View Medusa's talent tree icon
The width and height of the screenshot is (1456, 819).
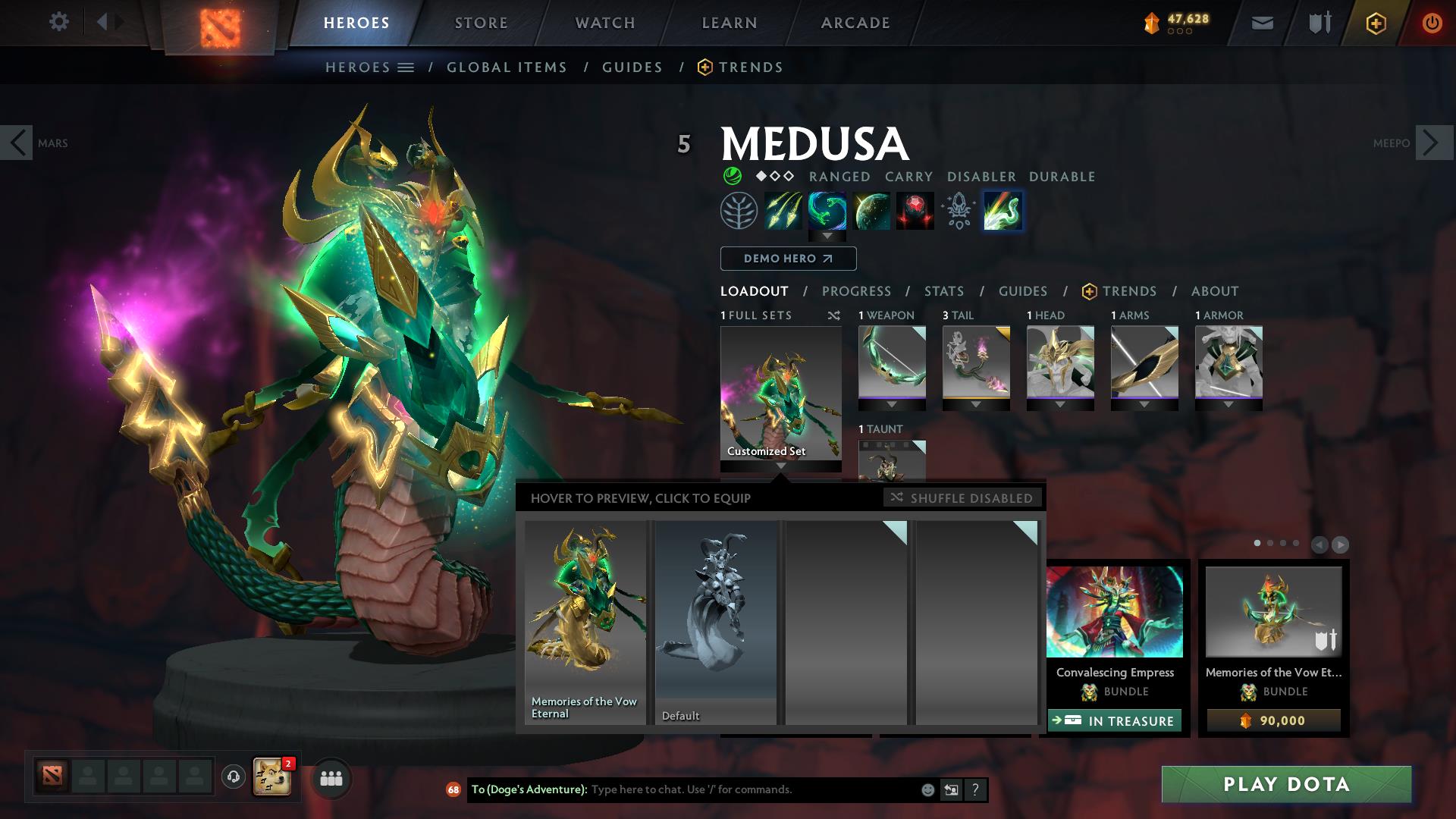[737, 211]
